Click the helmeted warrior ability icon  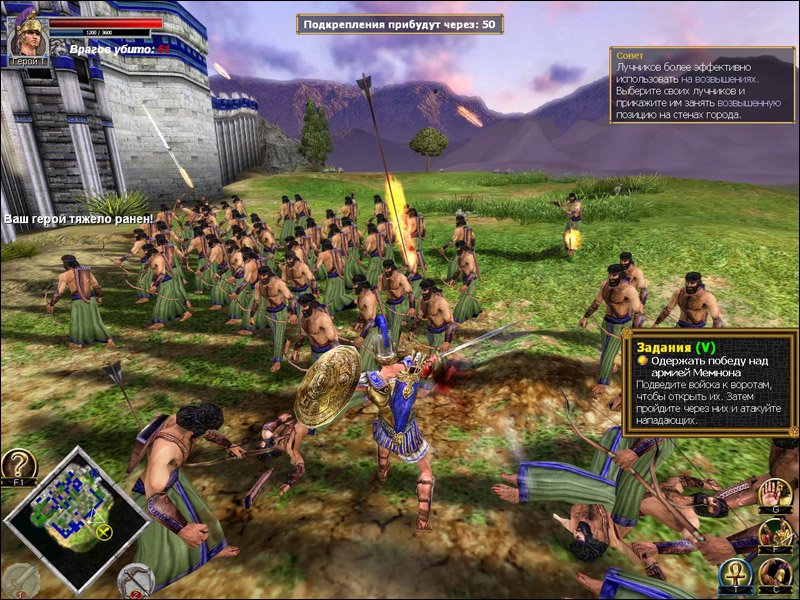[x=775, y=575]
